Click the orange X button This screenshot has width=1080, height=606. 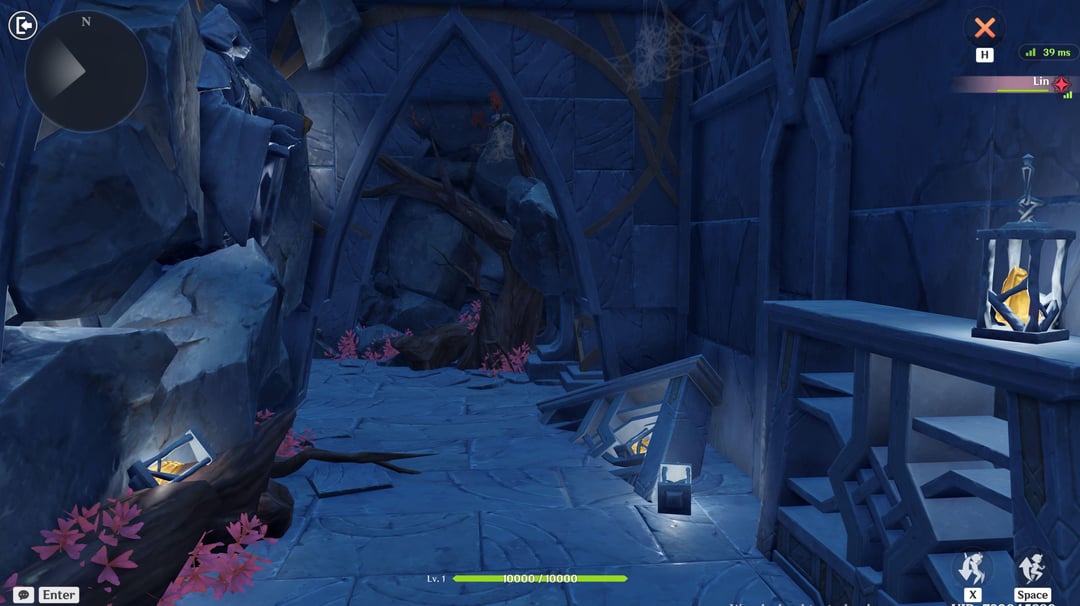(985, 26)
